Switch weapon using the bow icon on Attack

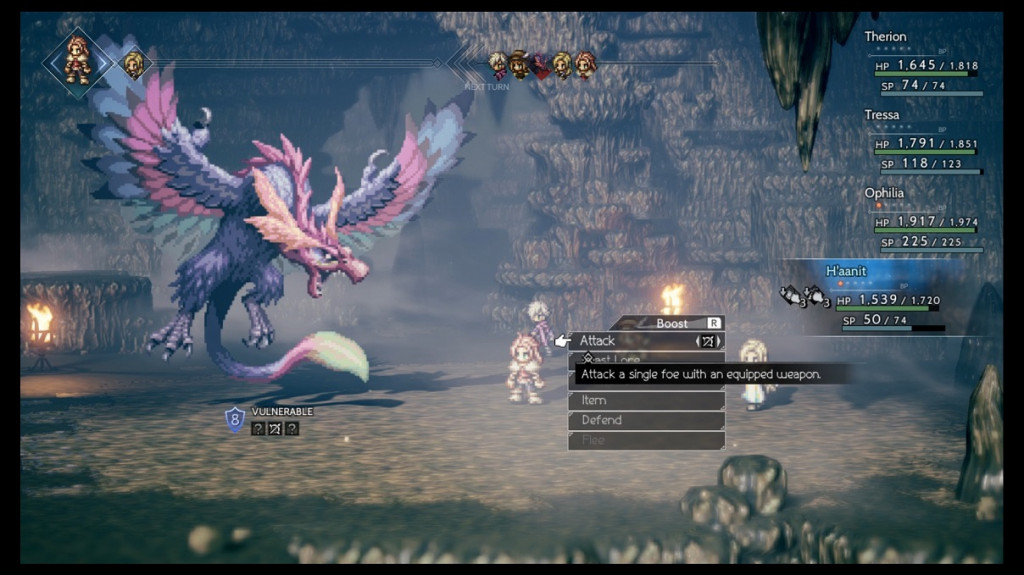click(x=709, y=341)
